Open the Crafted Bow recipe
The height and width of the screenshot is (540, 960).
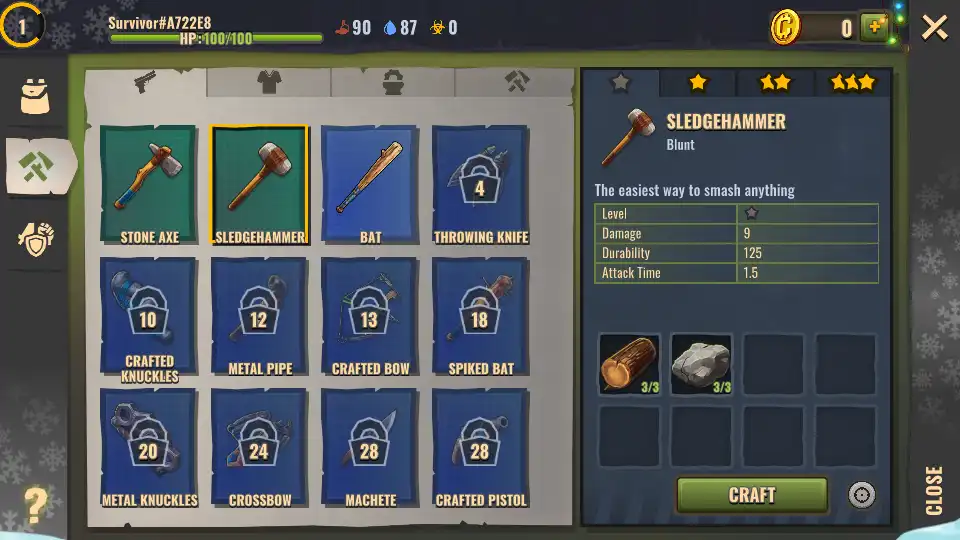point(370,319)
